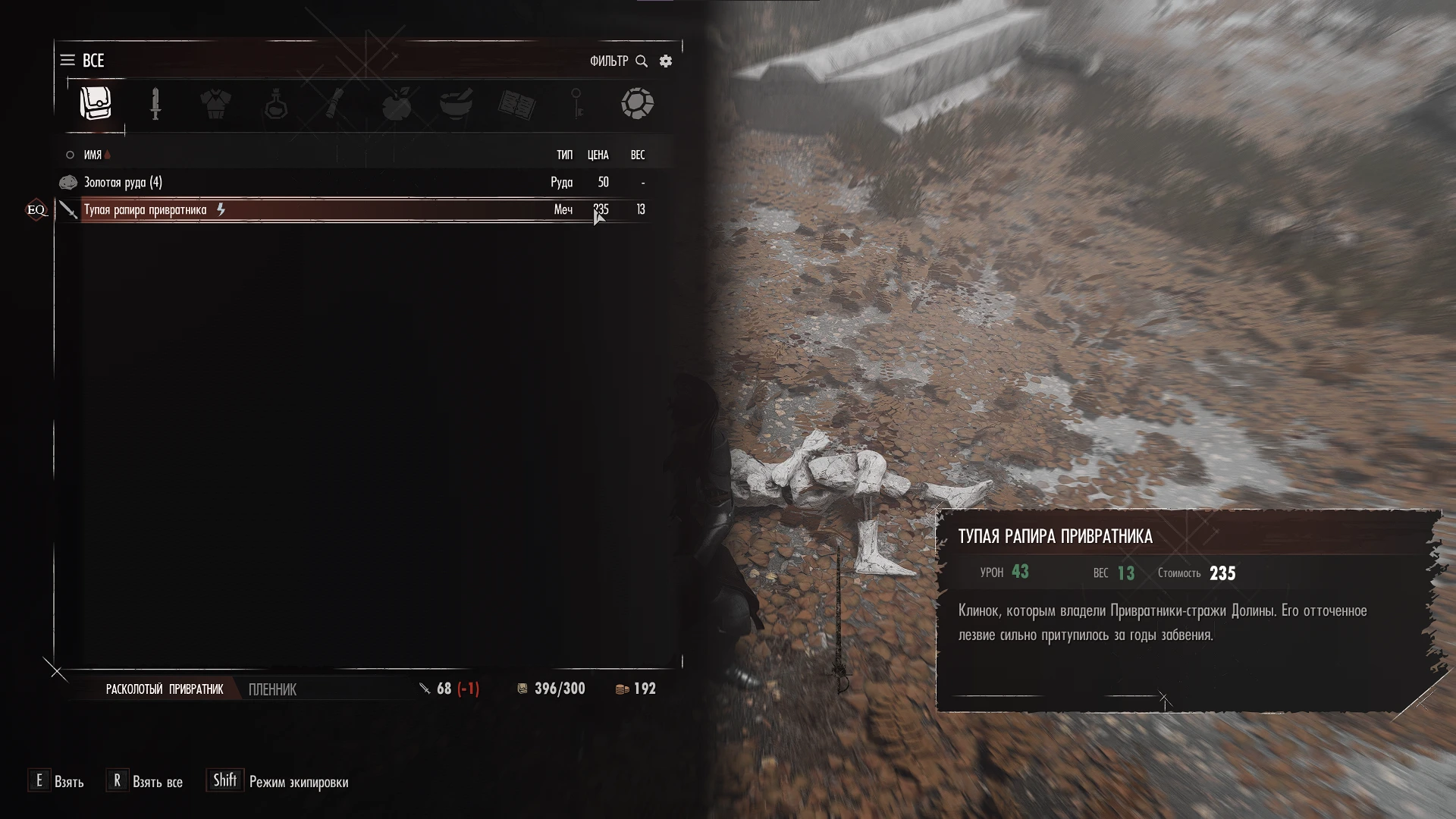The height and width of the screenshot is (819, 1456).
Task: Sort the list by ИМЯ column
Action: [x=93, y=155]
